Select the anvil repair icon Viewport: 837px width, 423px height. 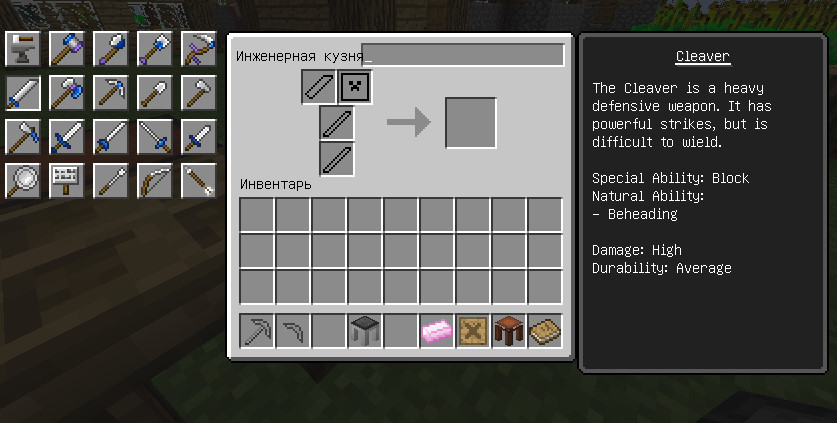[x=22, y=49]
